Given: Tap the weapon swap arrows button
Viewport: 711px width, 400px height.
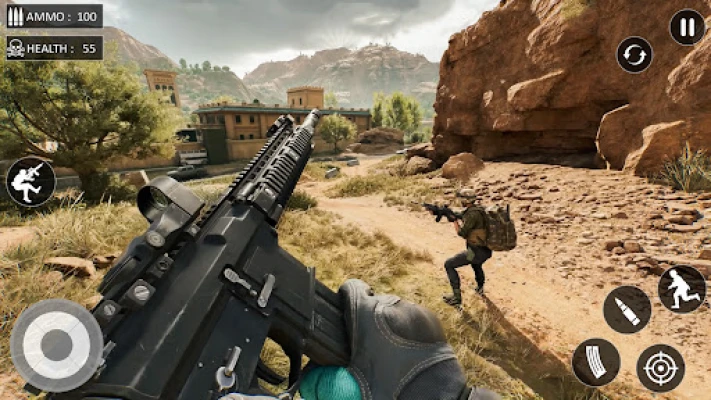Looking at the screenshot, I should (634, 54).
